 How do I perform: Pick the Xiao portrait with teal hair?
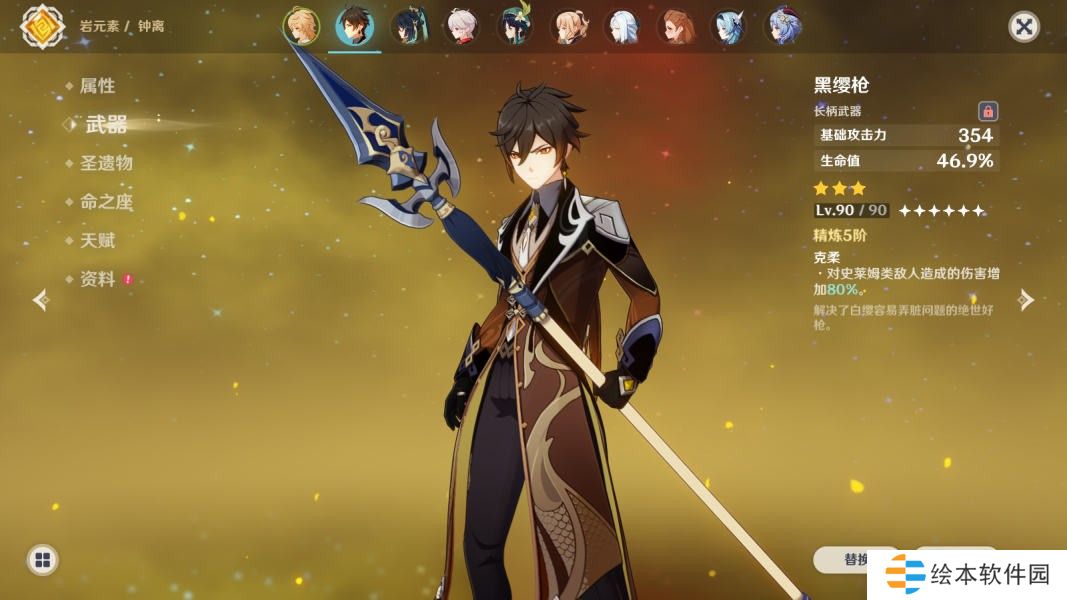coord(408,26)
